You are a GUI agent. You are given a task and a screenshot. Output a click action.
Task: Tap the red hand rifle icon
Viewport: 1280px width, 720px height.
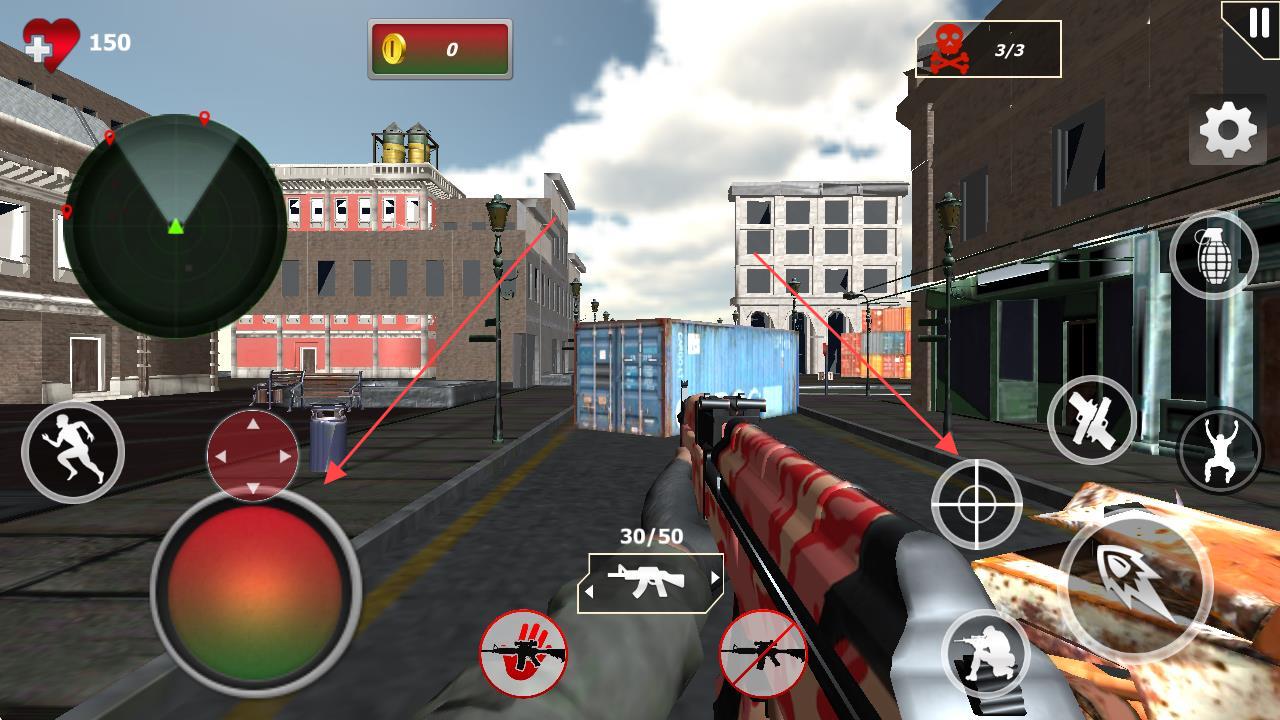click(523, 654)
